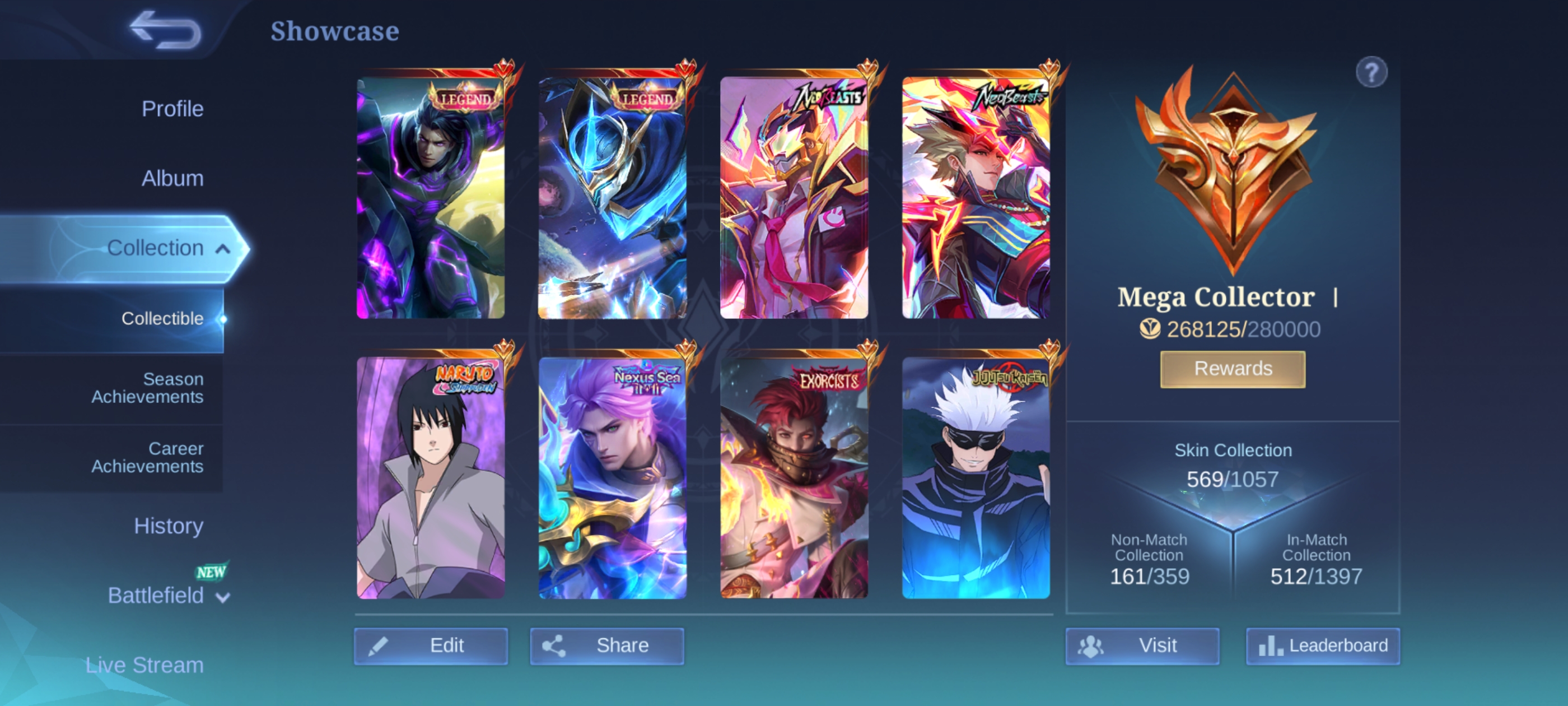1568x706 pixels.
Task: Tap the Visit button
Action: click(1141, 645)
